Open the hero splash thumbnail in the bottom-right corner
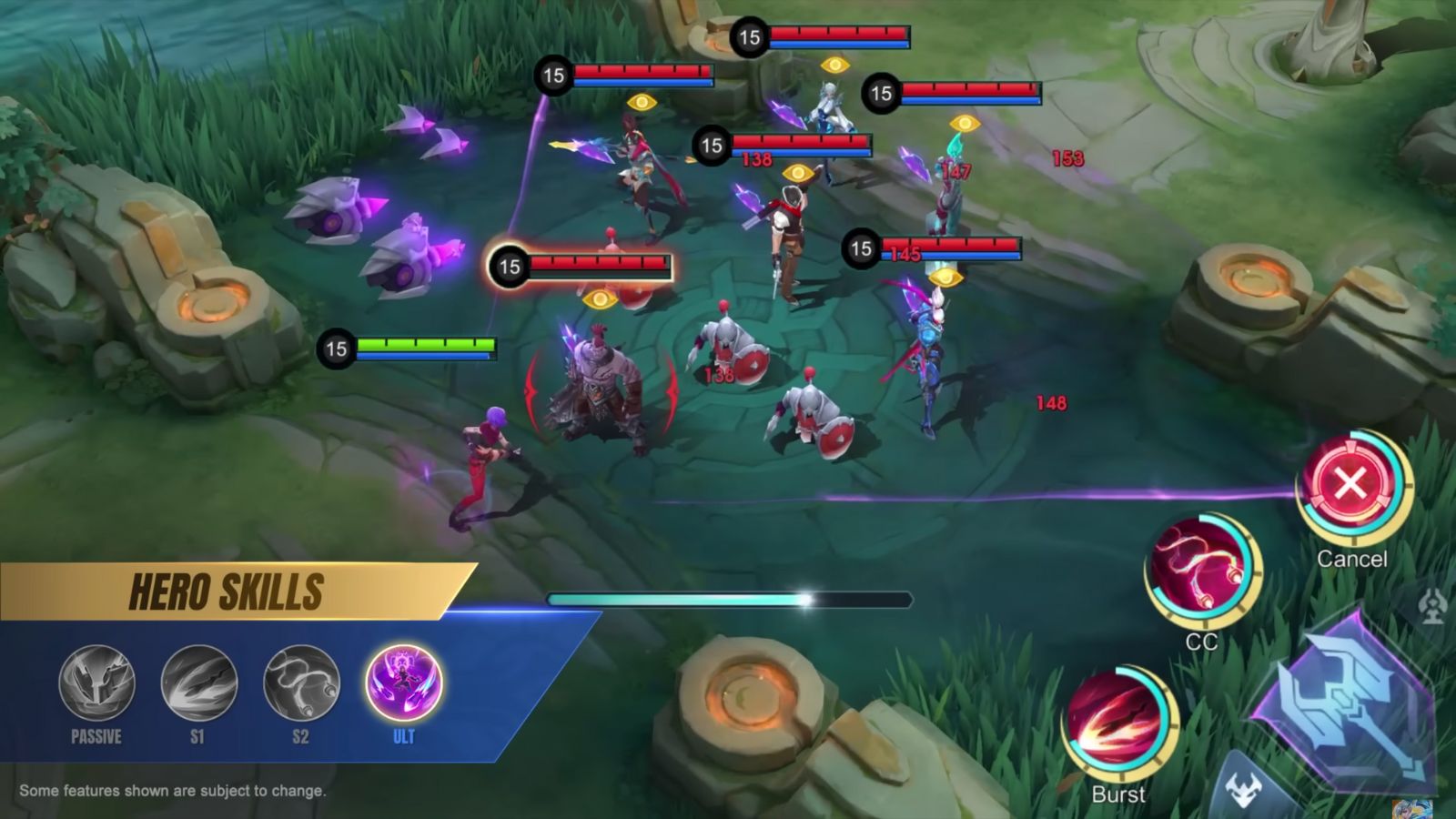Viewport: 1456px width, 819px height. click(1412, 810)
